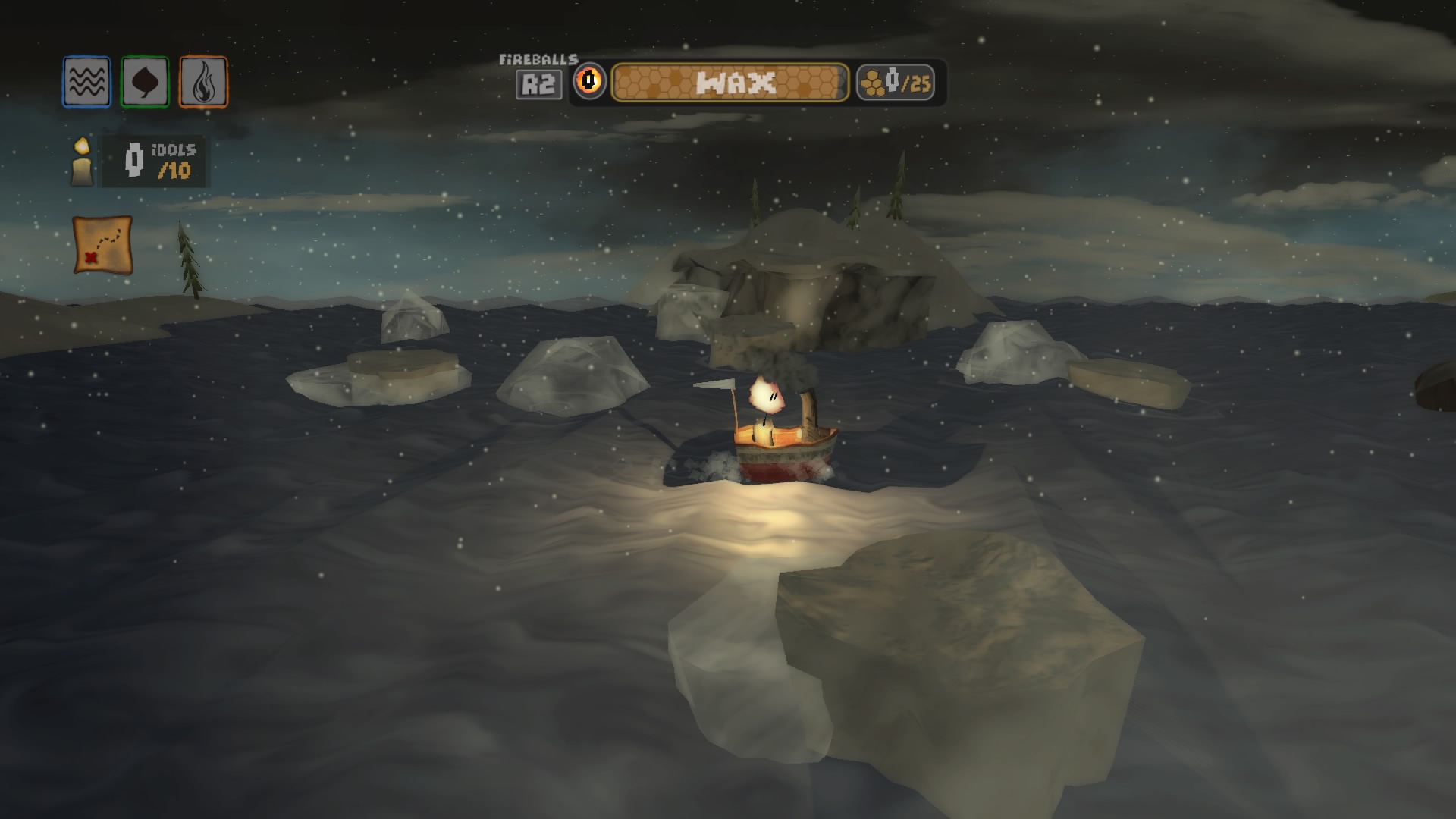Select the green leaf ability icon
This screenshot has width=1456, height=819.
tap(145, 81)
